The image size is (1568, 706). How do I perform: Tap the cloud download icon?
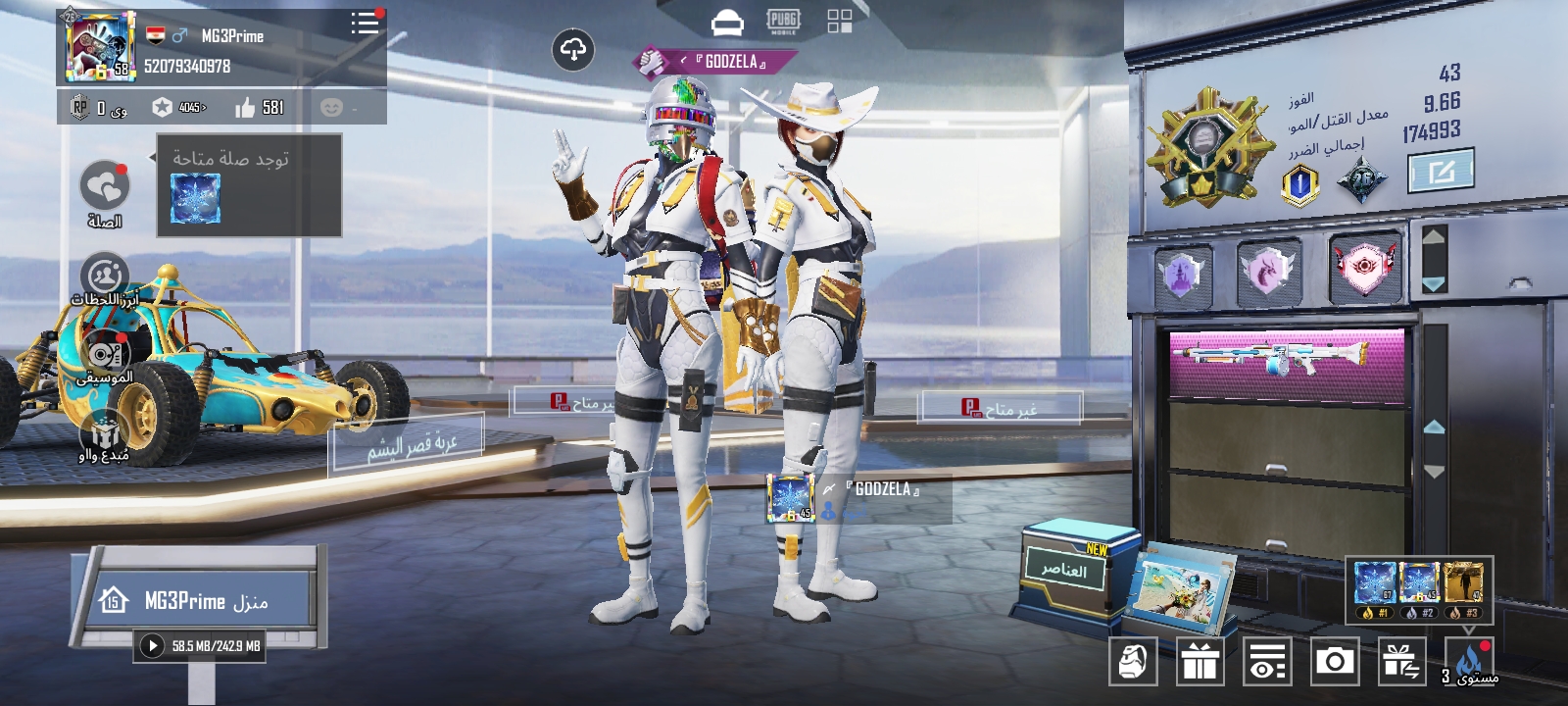(573, 49)
